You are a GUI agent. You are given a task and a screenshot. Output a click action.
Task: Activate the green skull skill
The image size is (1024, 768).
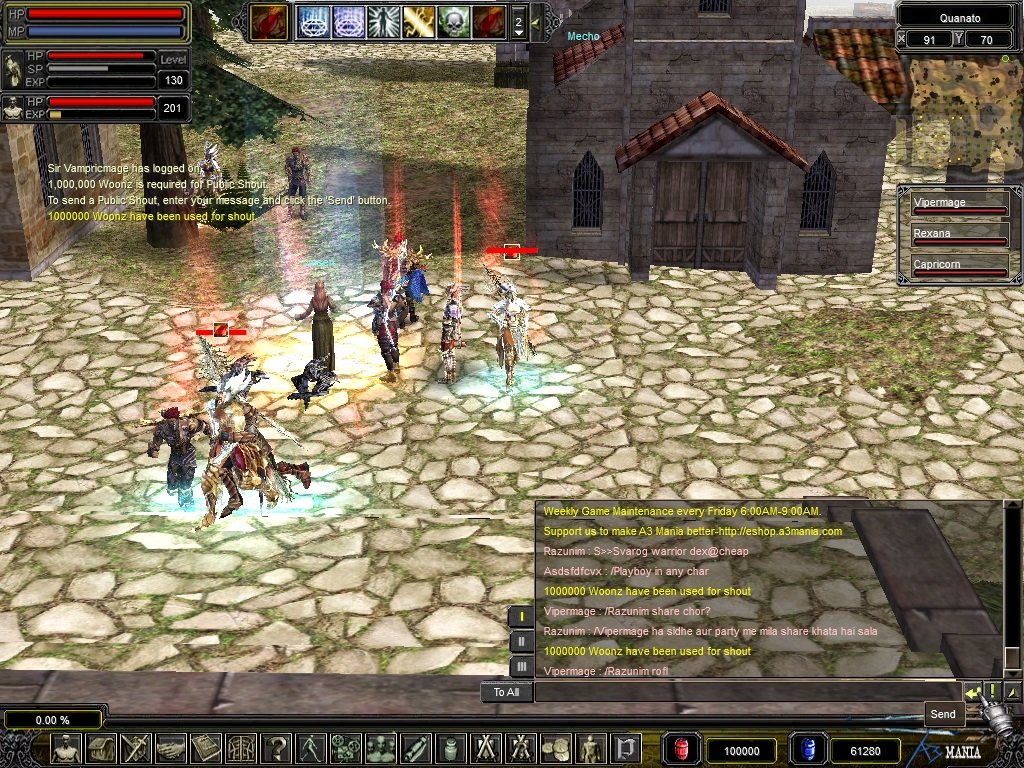coord(453,21)
